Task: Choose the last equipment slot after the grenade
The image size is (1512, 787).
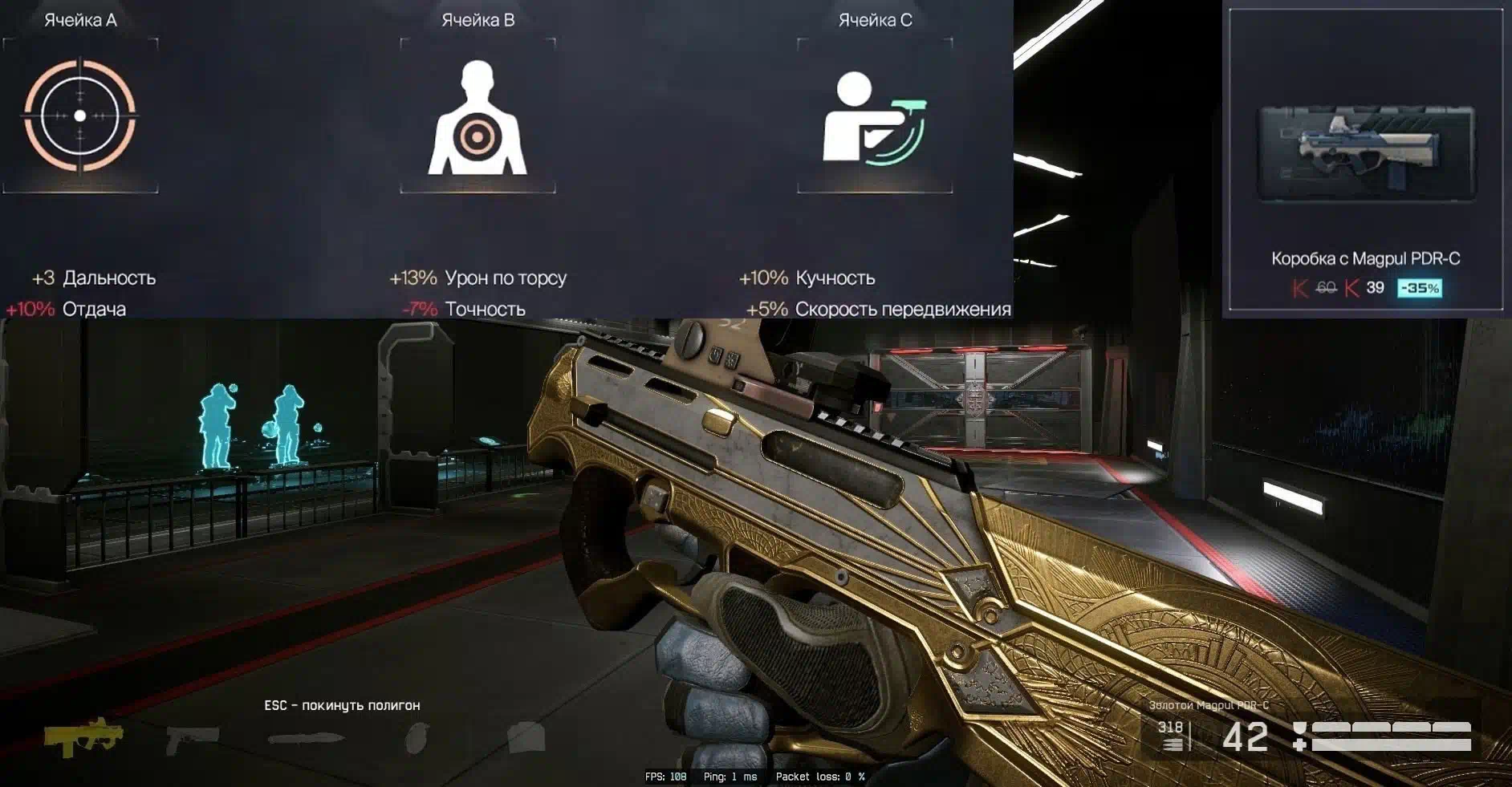Action: [526, 737]
